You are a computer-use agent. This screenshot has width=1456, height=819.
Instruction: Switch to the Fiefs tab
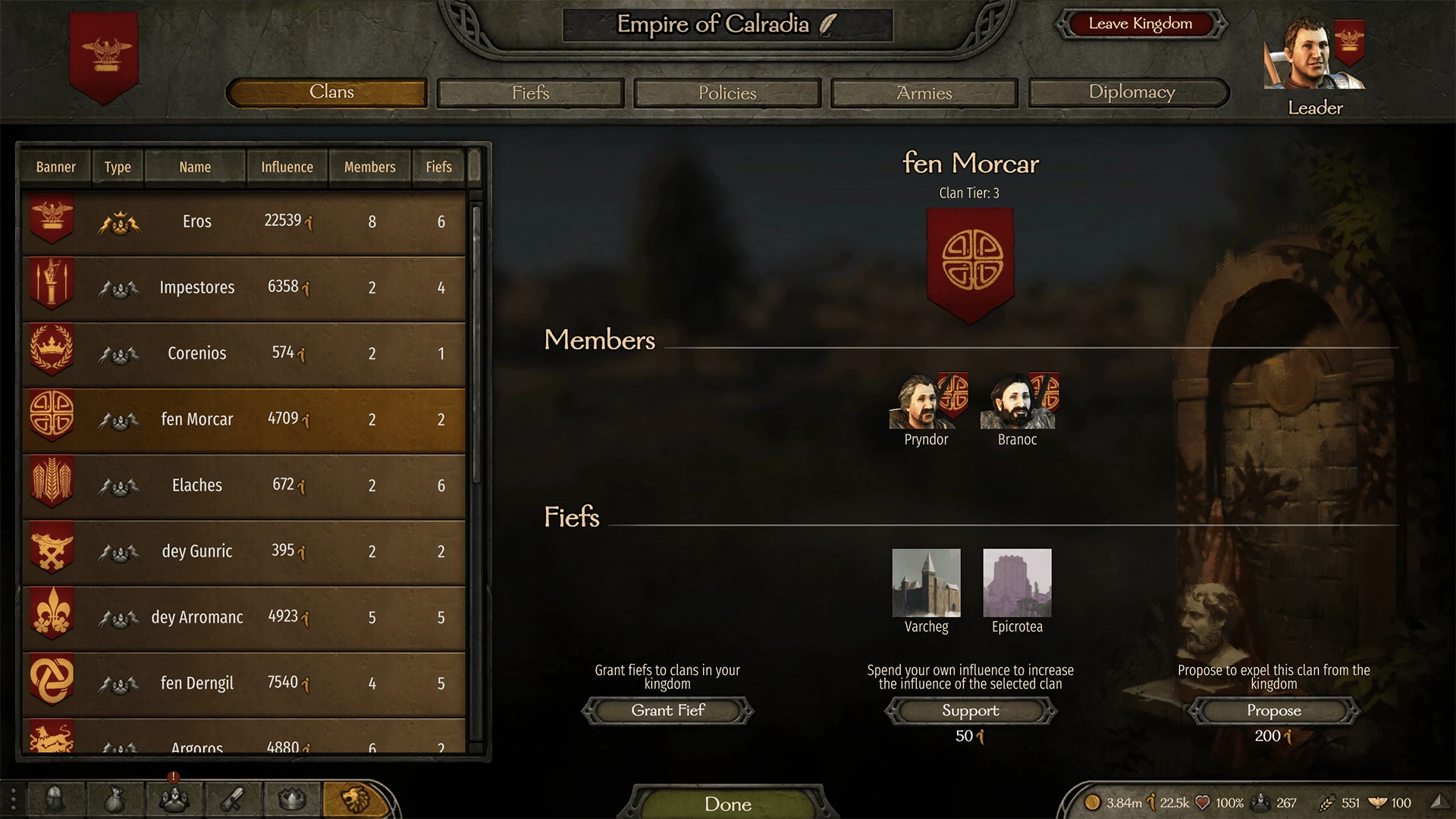pos(529,93)
